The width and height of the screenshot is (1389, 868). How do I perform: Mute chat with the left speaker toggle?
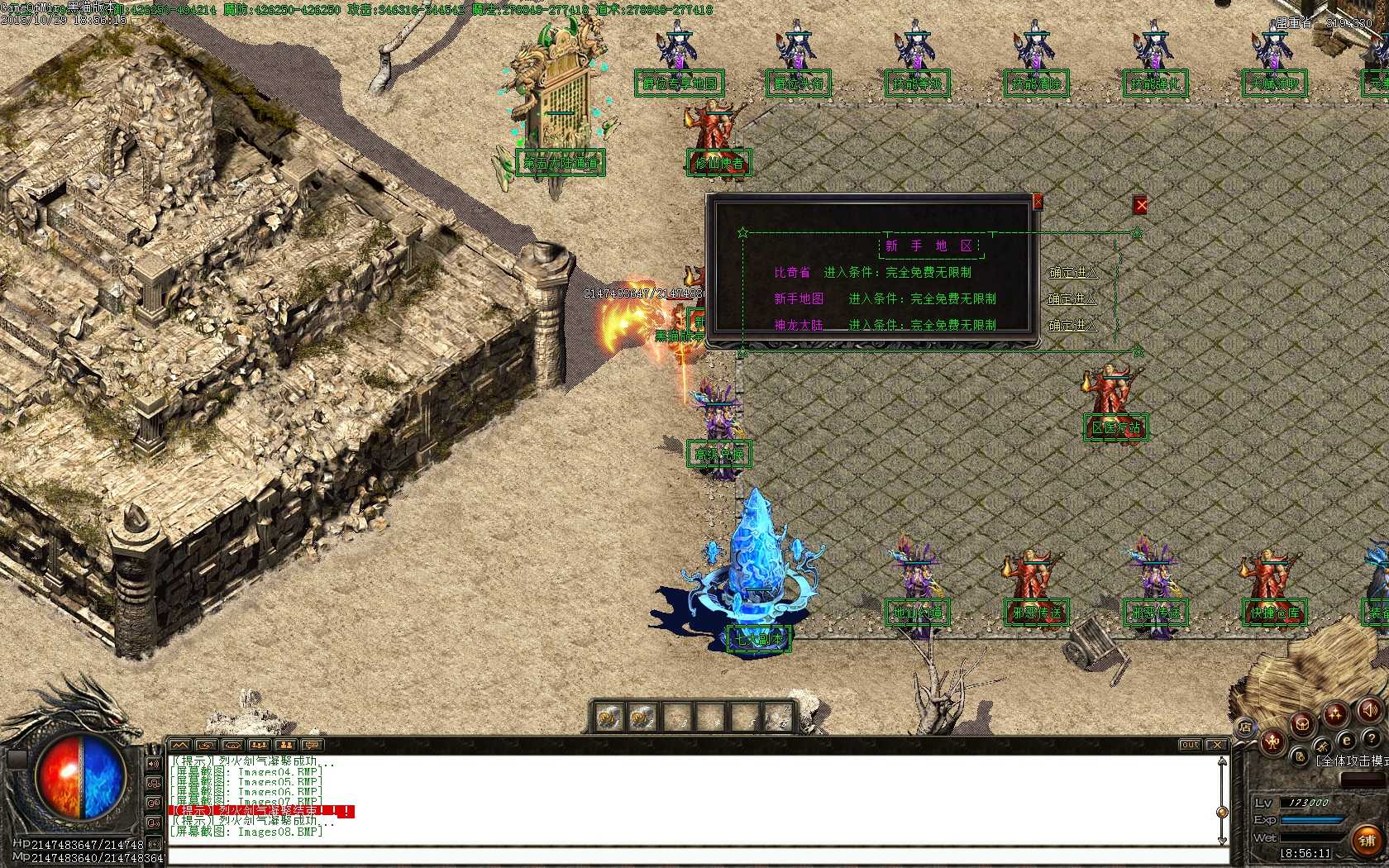(x=152, y=763)
